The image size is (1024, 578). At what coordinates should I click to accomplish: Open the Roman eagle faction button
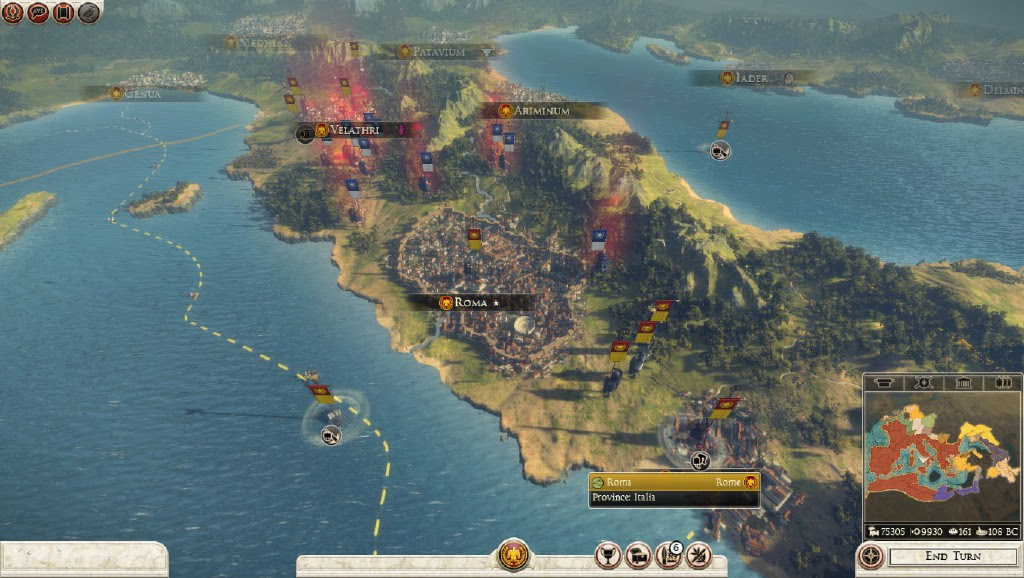coord(513,555)
